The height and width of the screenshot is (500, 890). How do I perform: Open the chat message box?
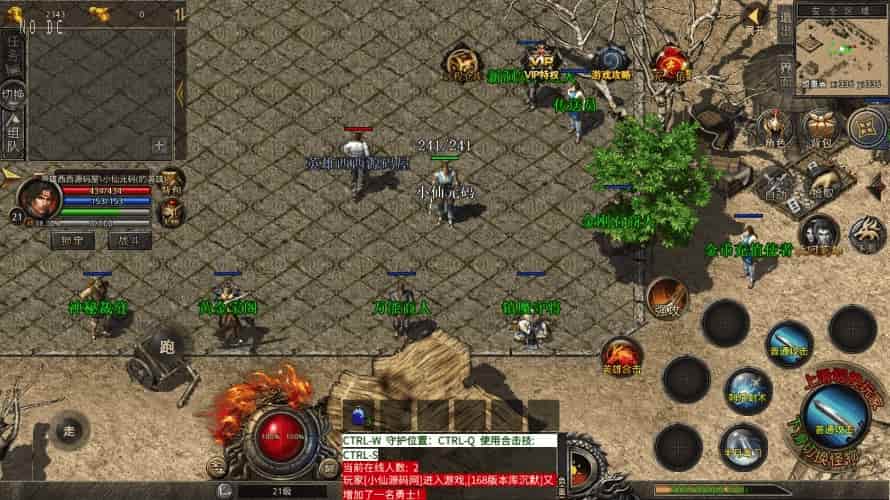[x=448, y=460]
